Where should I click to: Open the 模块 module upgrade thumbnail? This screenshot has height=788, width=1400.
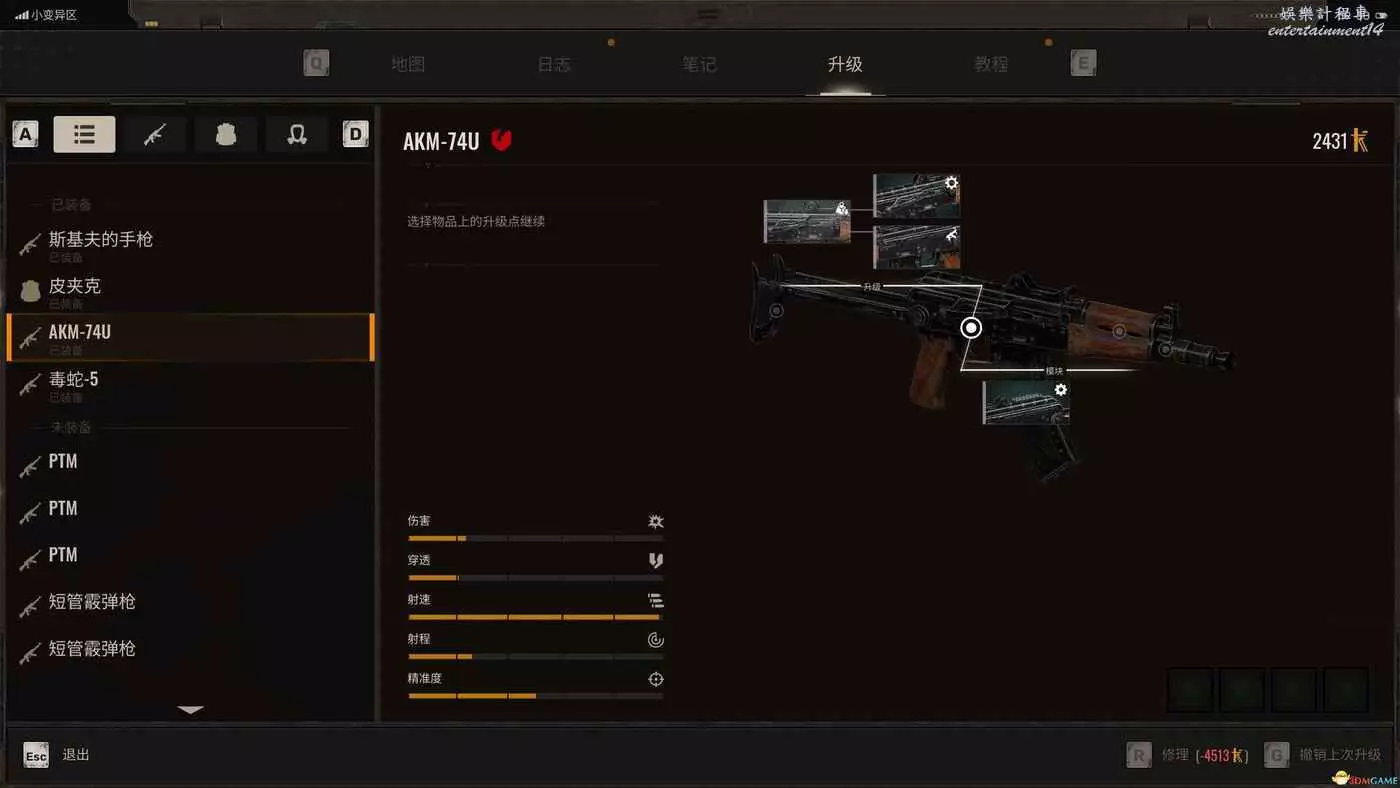(x=1026, y=402)
